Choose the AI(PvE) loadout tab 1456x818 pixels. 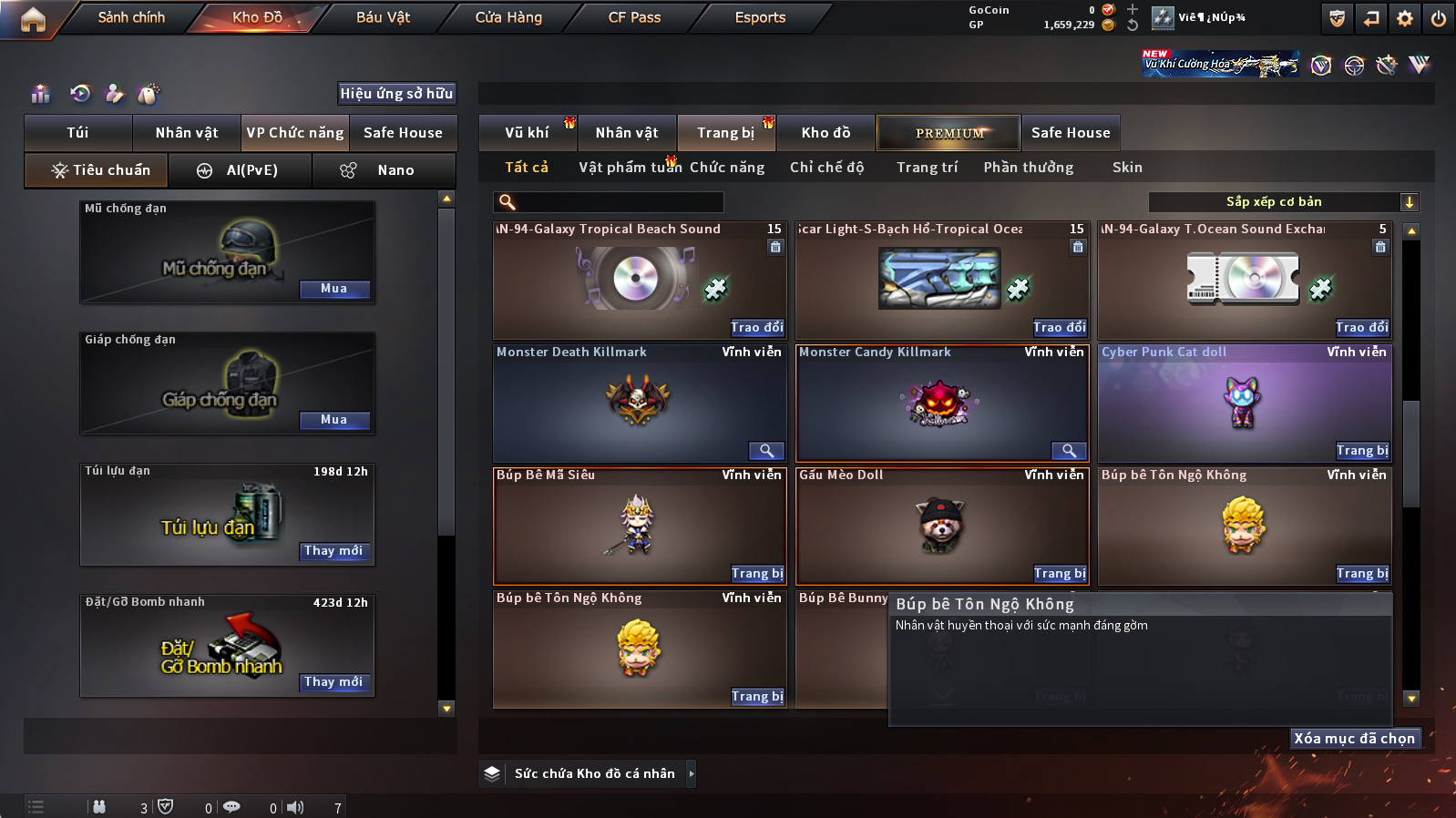[x=241, y=170]
